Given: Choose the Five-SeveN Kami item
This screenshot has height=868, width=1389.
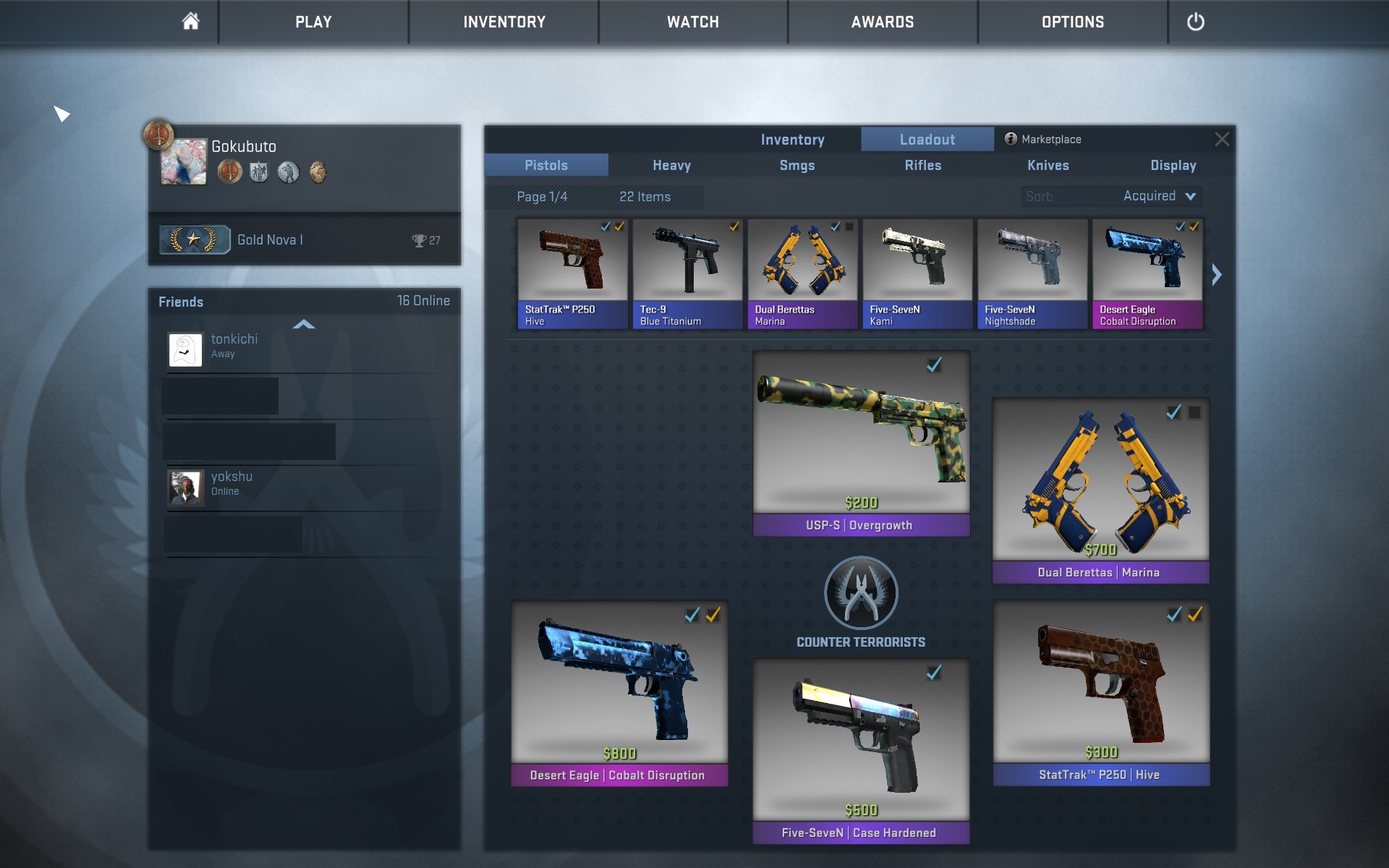Looking at the screenshot, I should [x=917, y=274].
